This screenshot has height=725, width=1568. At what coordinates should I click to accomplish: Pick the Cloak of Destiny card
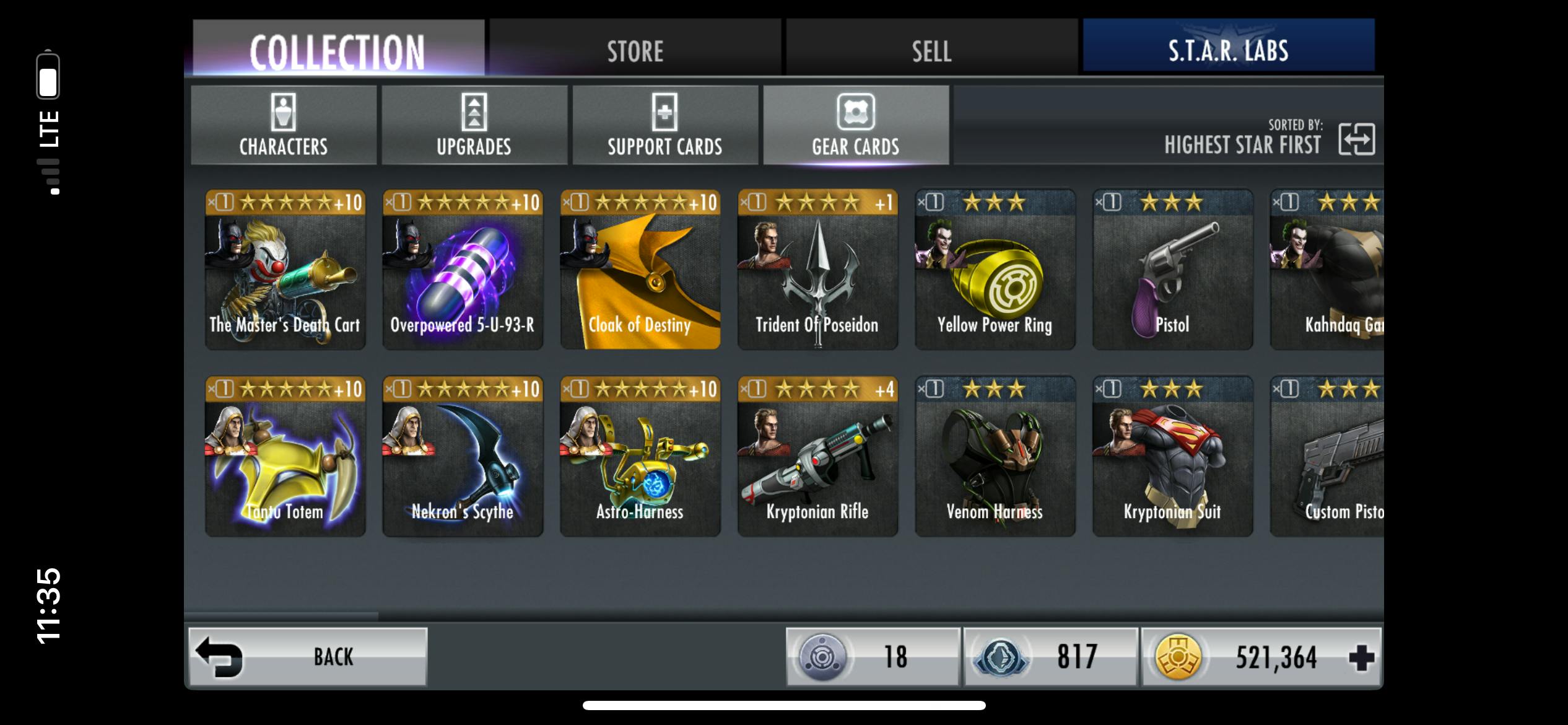click(x=640, y=270)
